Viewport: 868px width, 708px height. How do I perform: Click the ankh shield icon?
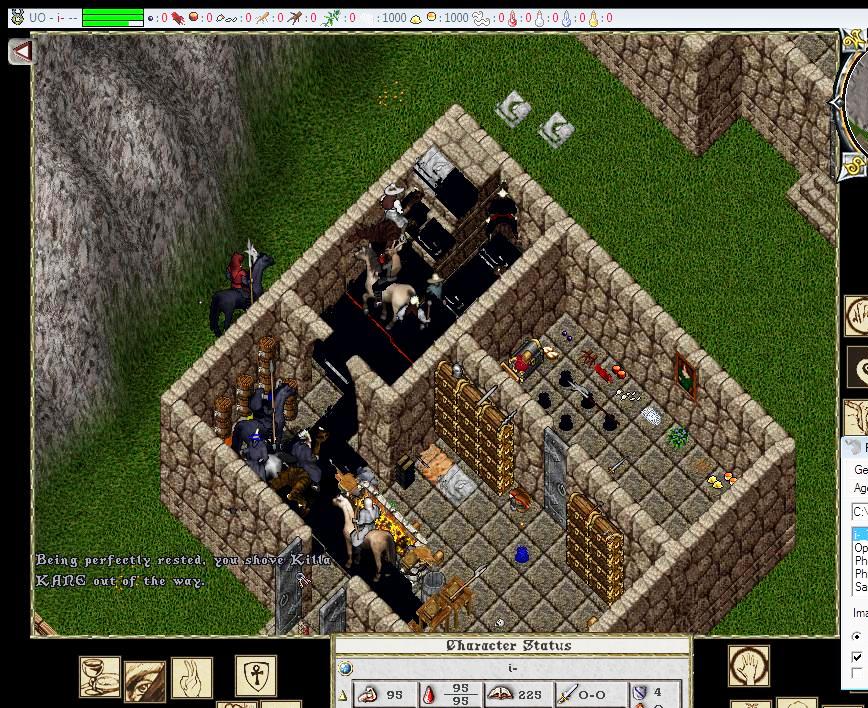[x=256, y=676]
